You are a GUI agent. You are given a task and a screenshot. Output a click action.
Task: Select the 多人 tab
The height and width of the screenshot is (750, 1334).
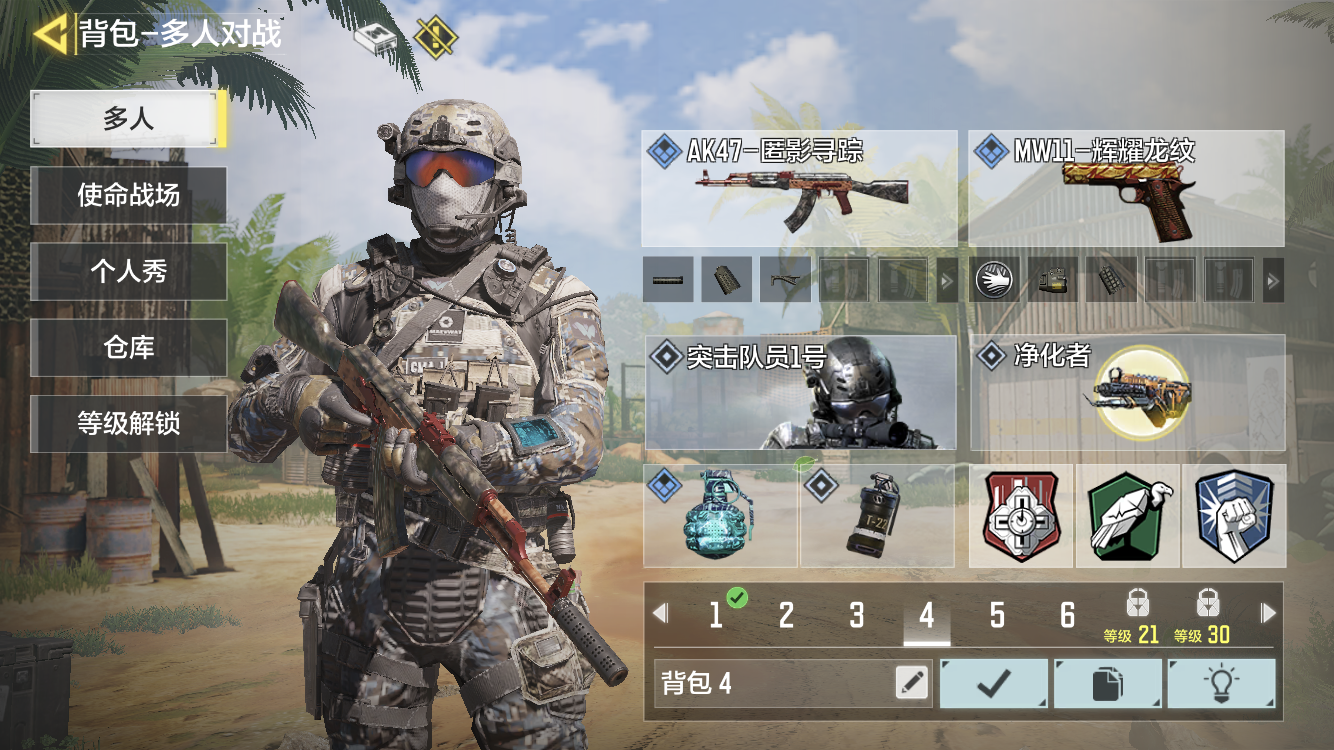point(128,119)
